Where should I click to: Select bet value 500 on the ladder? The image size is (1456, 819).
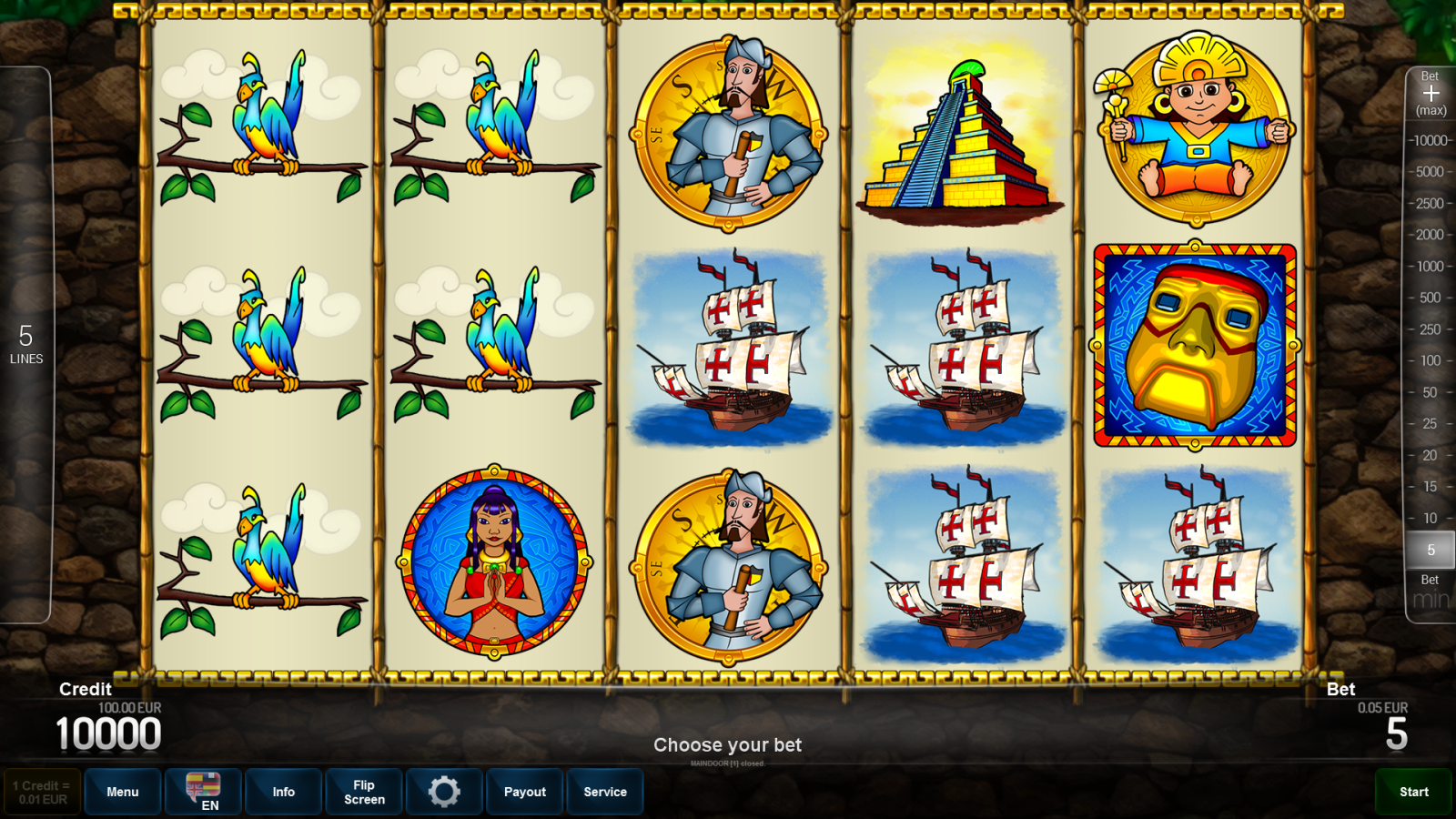click(1431, 298)
